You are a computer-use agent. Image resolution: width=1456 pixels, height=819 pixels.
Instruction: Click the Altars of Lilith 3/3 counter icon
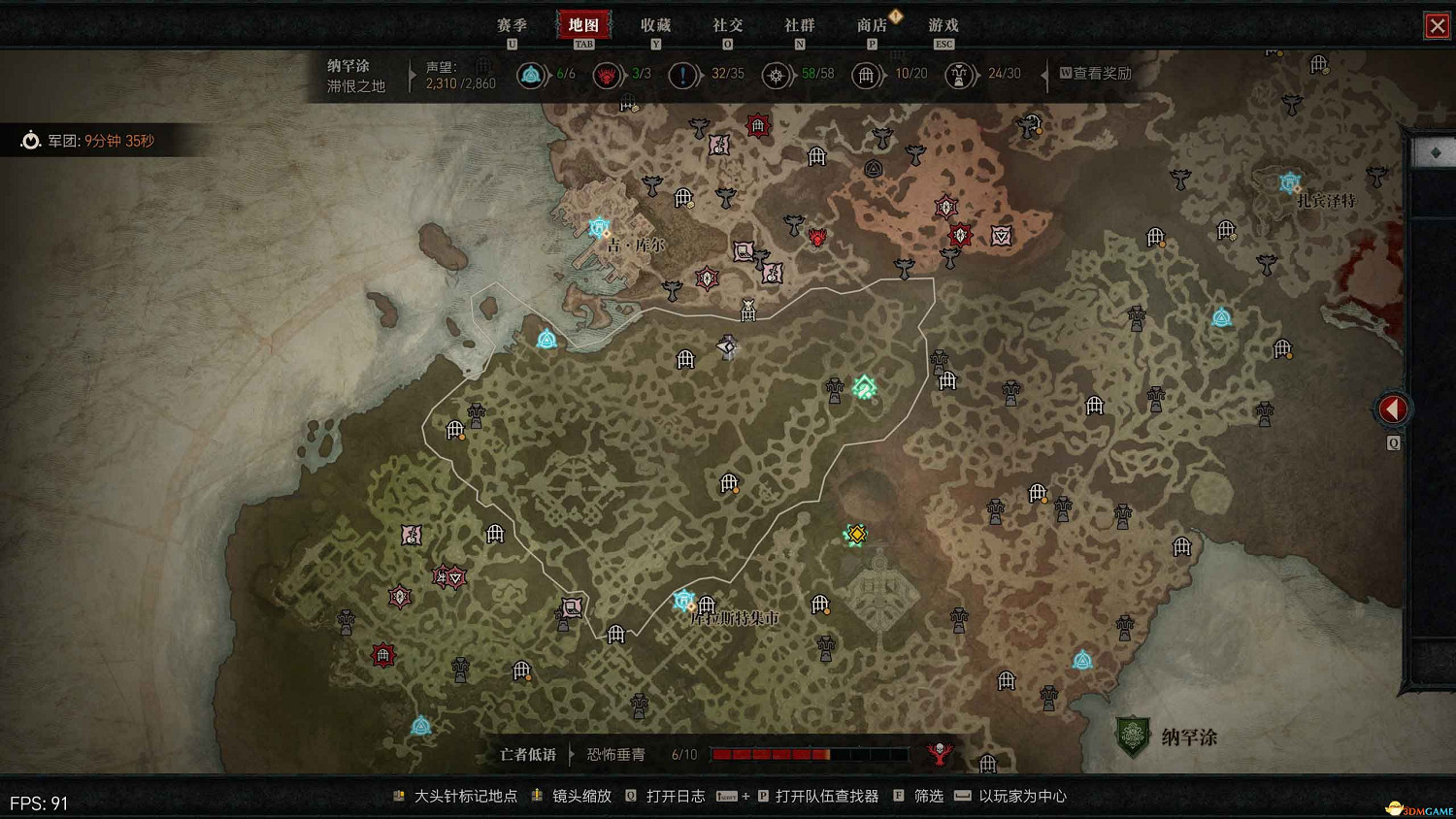[x=607, y=75]
